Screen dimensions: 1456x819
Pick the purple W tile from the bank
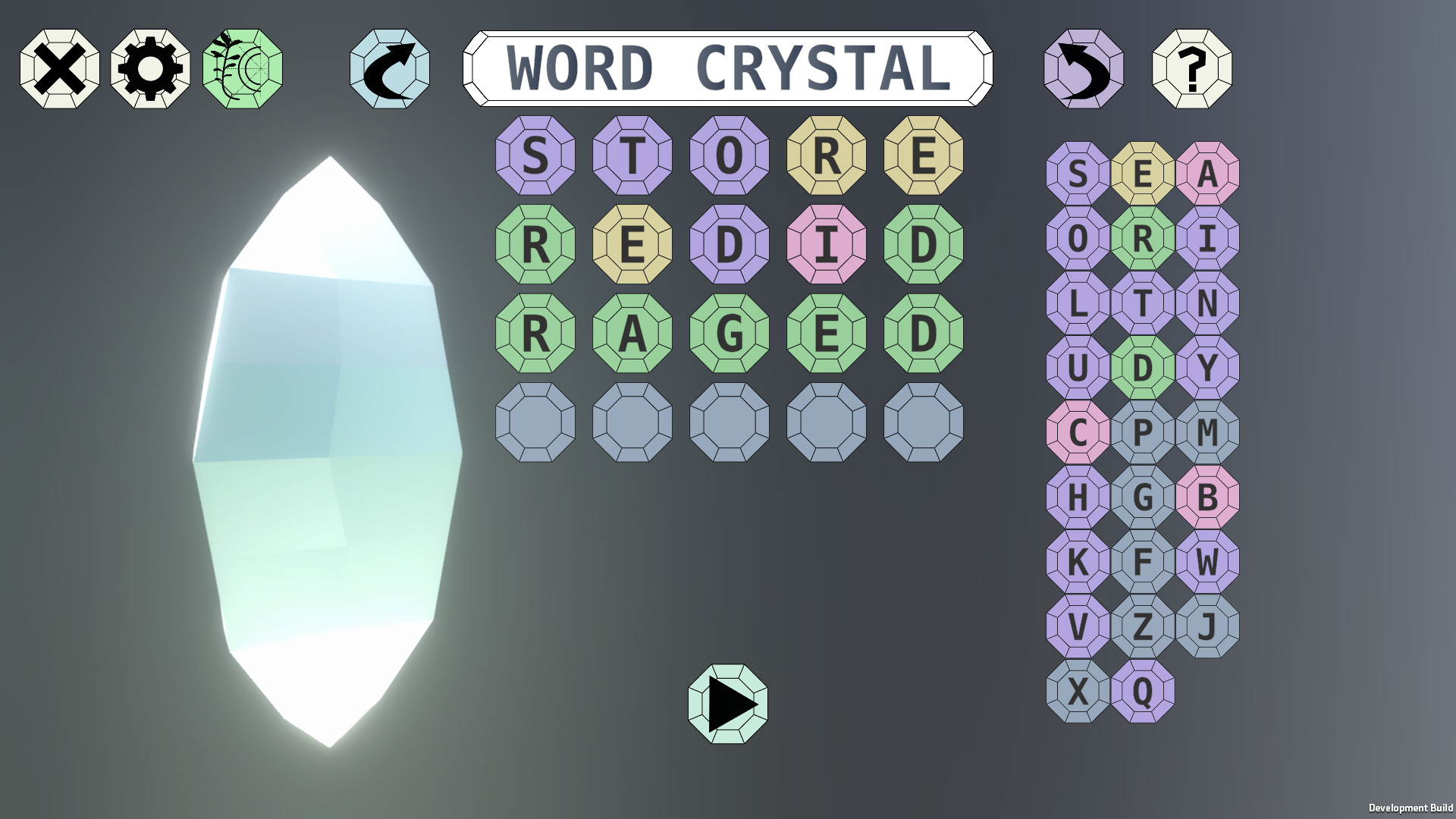point(1207,563)
